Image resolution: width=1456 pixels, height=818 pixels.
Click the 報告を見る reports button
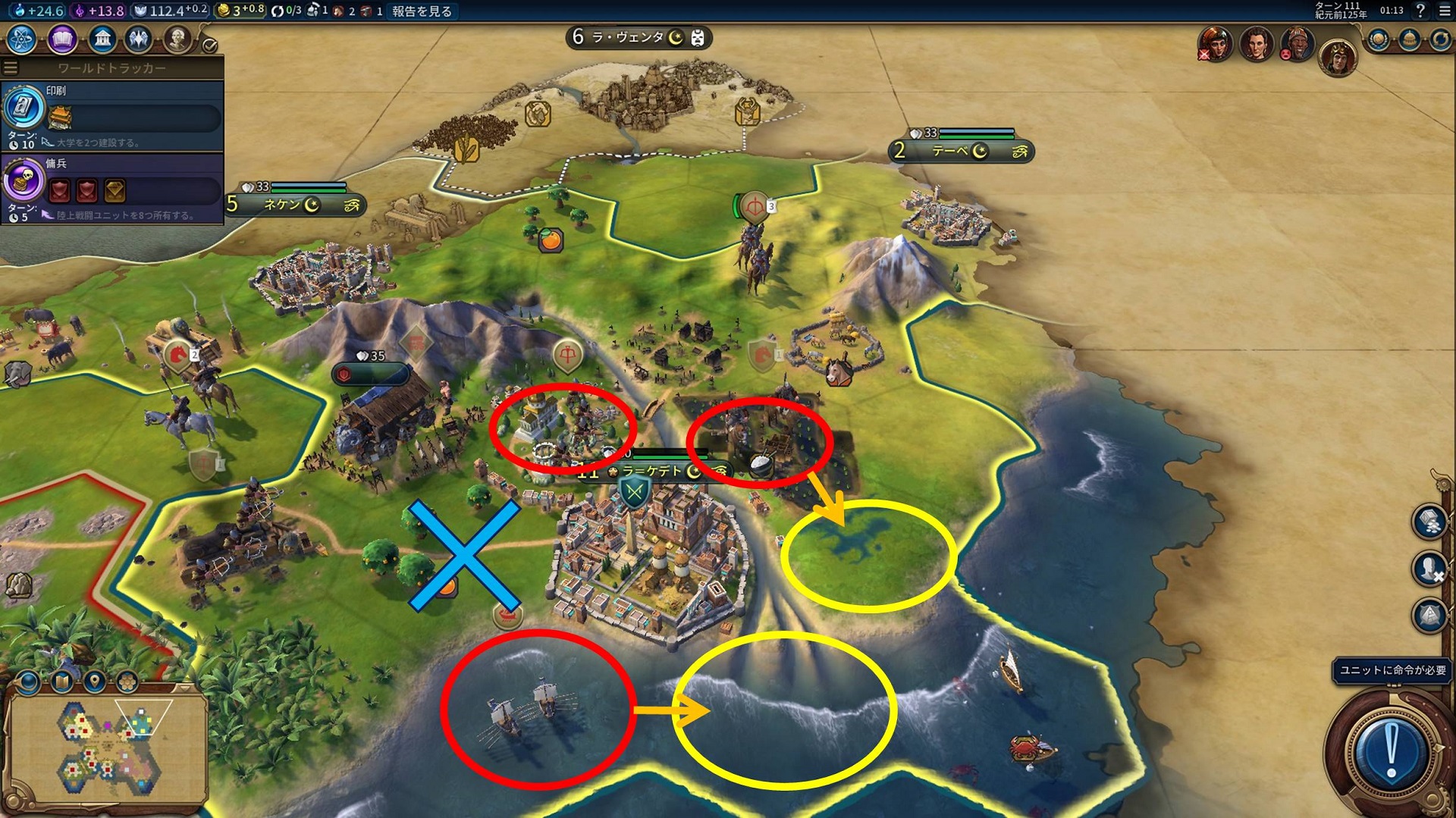click(x=422, y=11)
